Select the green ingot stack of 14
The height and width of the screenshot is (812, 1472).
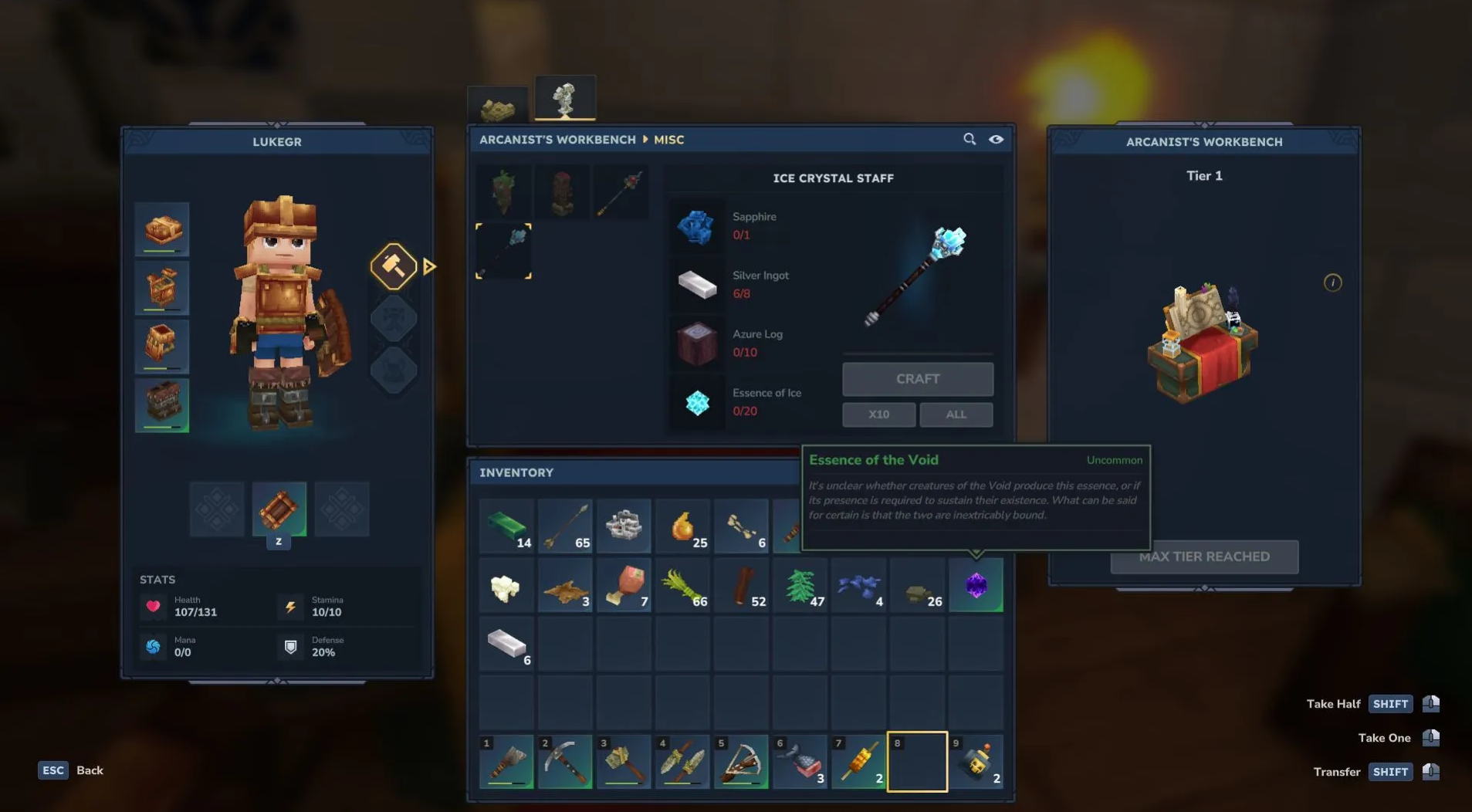[x=506, y=526]
